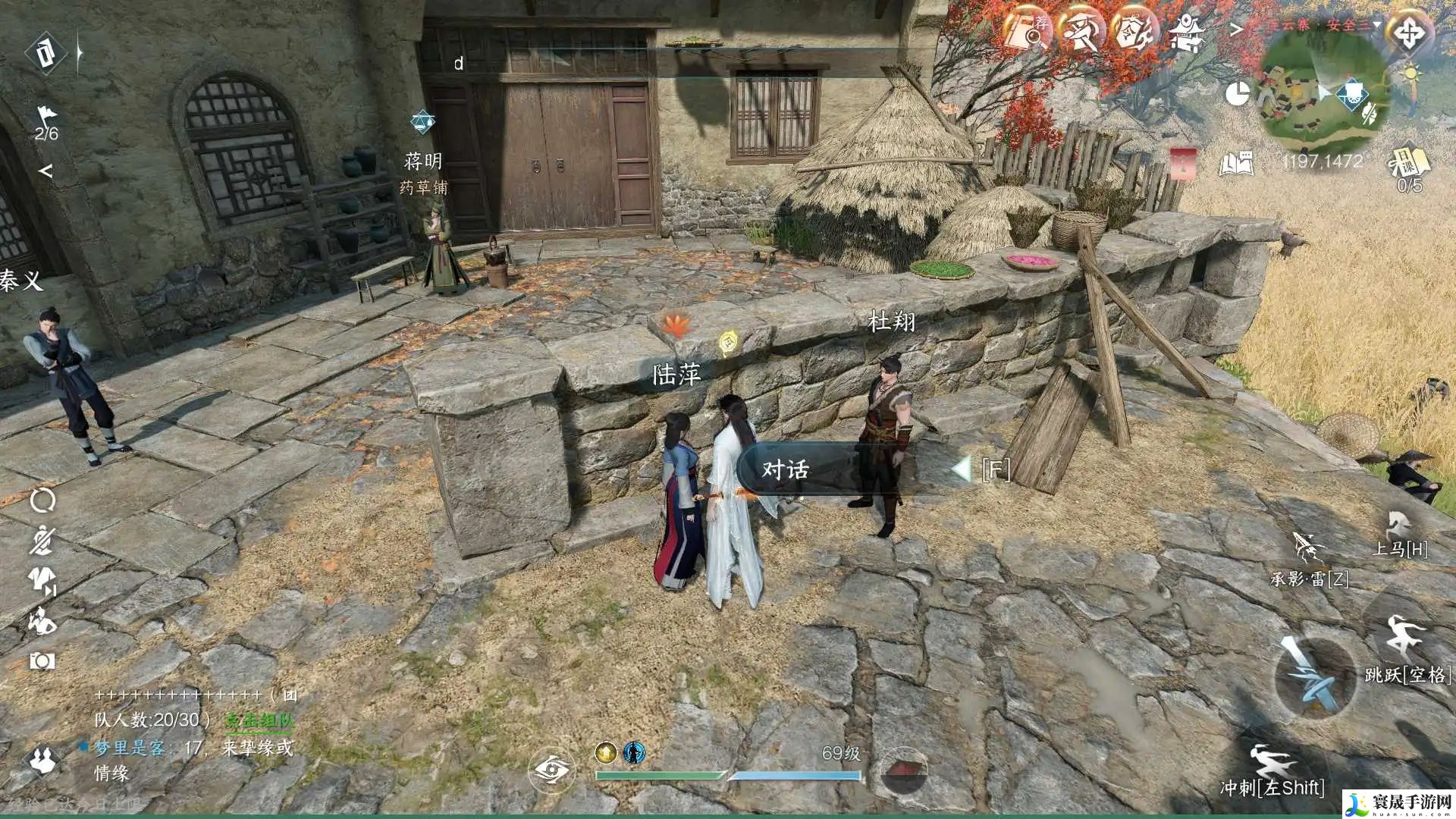The image size is (1456, 819).
Task: Click the four-arrow diamond icon beside minimap
Action: [x=1408, y=33]
